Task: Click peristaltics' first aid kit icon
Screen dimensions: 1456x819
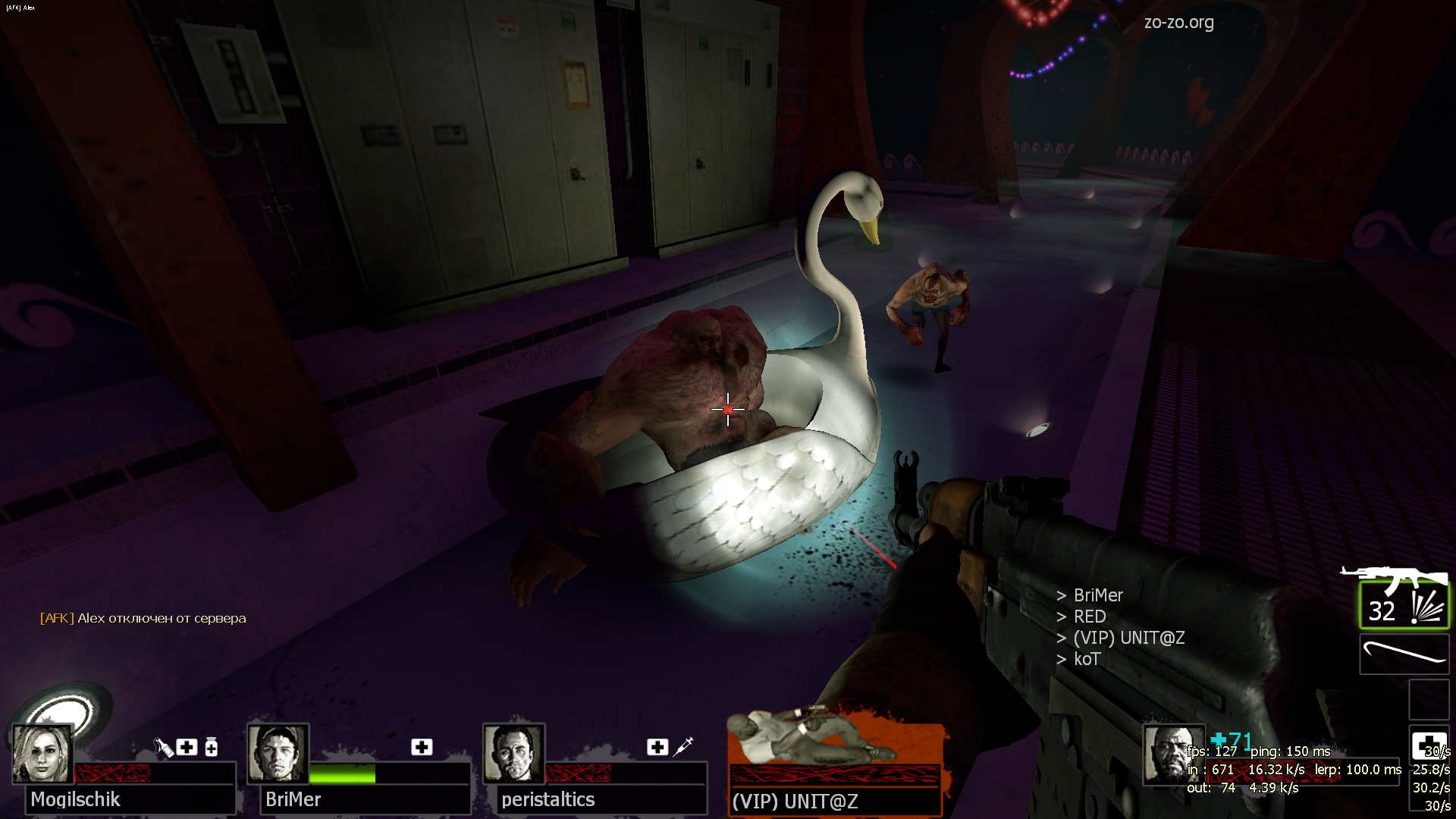Action: (657, 747)
